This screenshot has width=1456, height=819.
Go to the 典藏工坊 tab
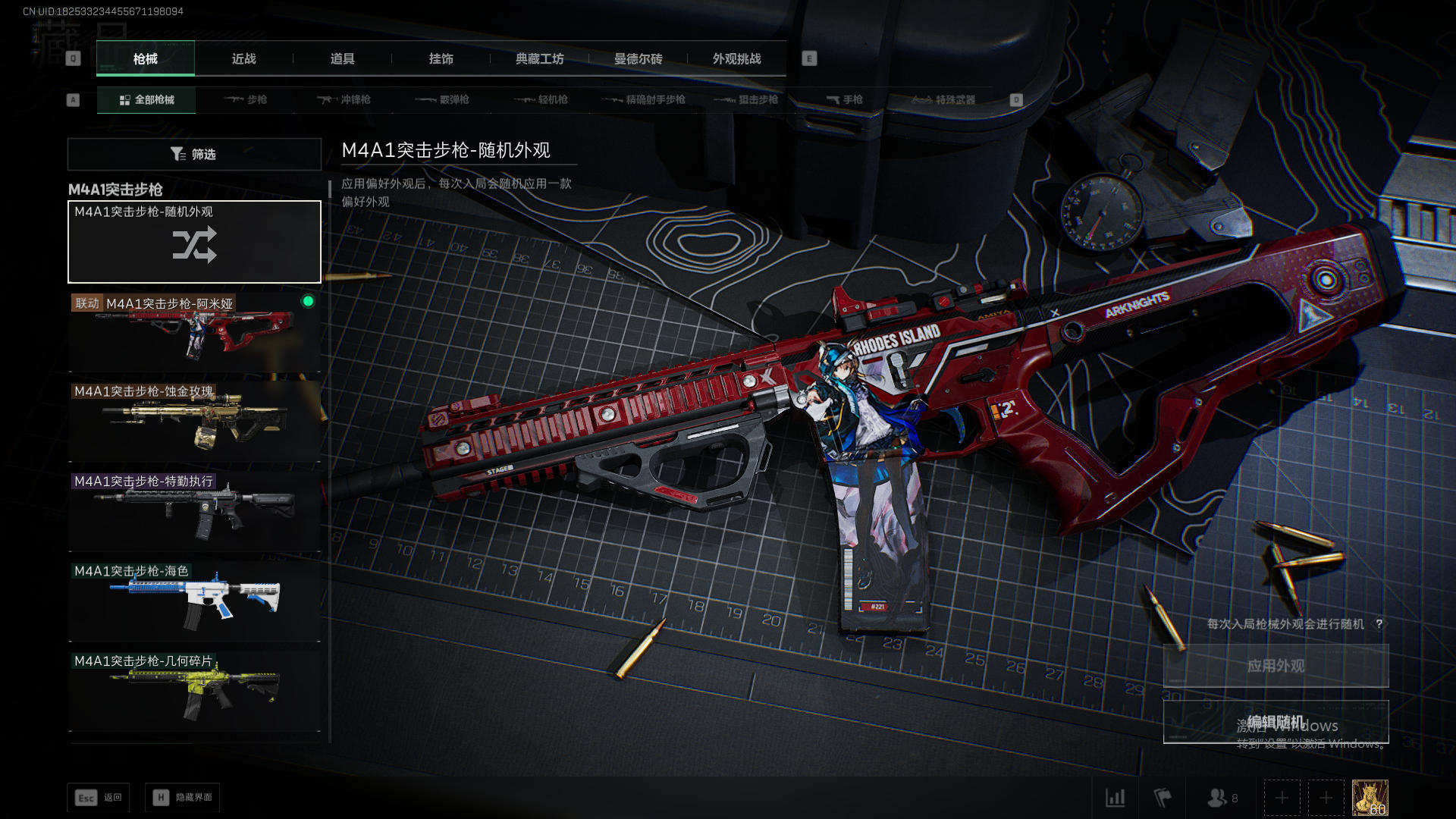tap(539, 59)
